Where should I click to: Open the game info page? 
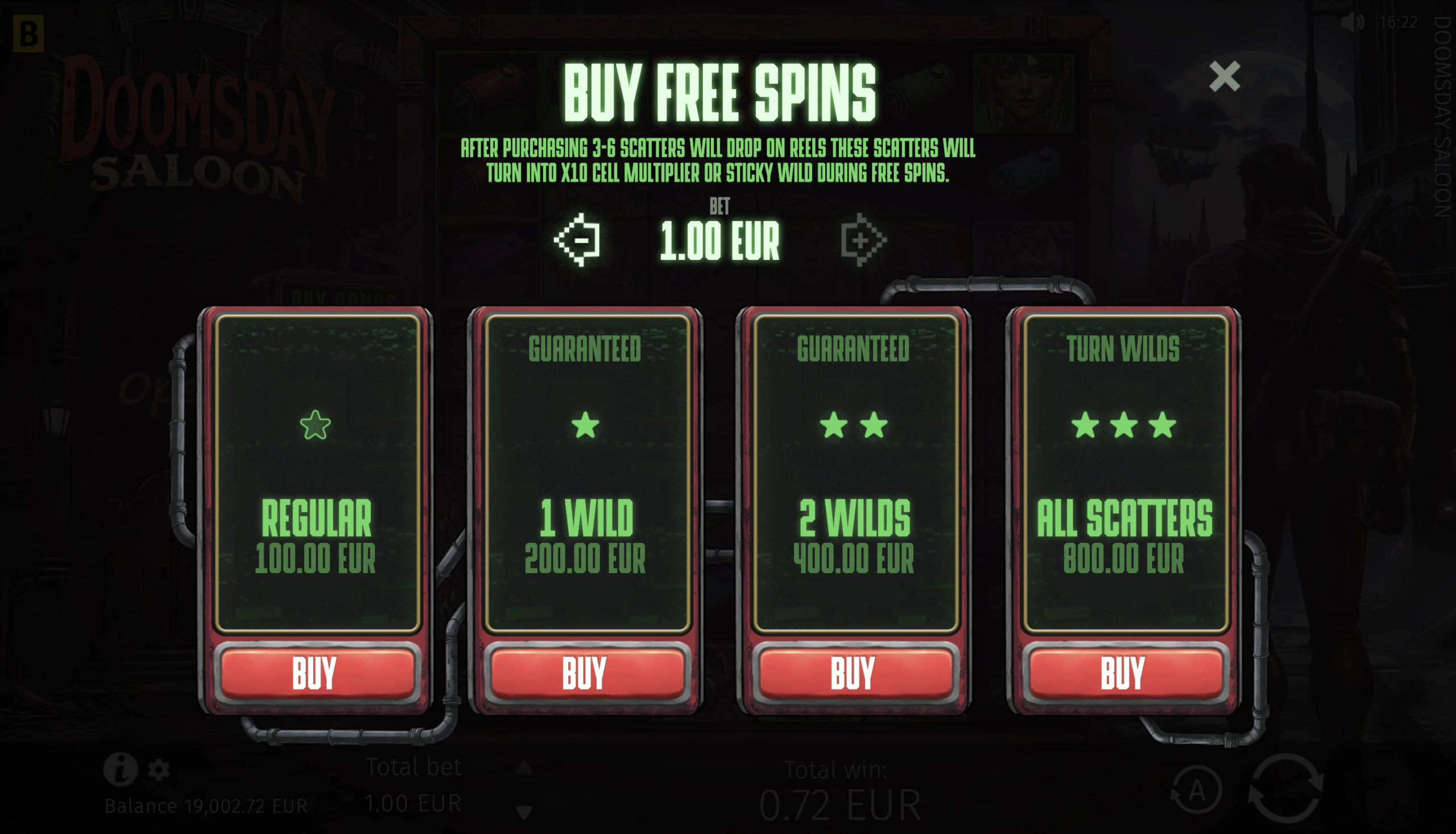tap(120, 769)
